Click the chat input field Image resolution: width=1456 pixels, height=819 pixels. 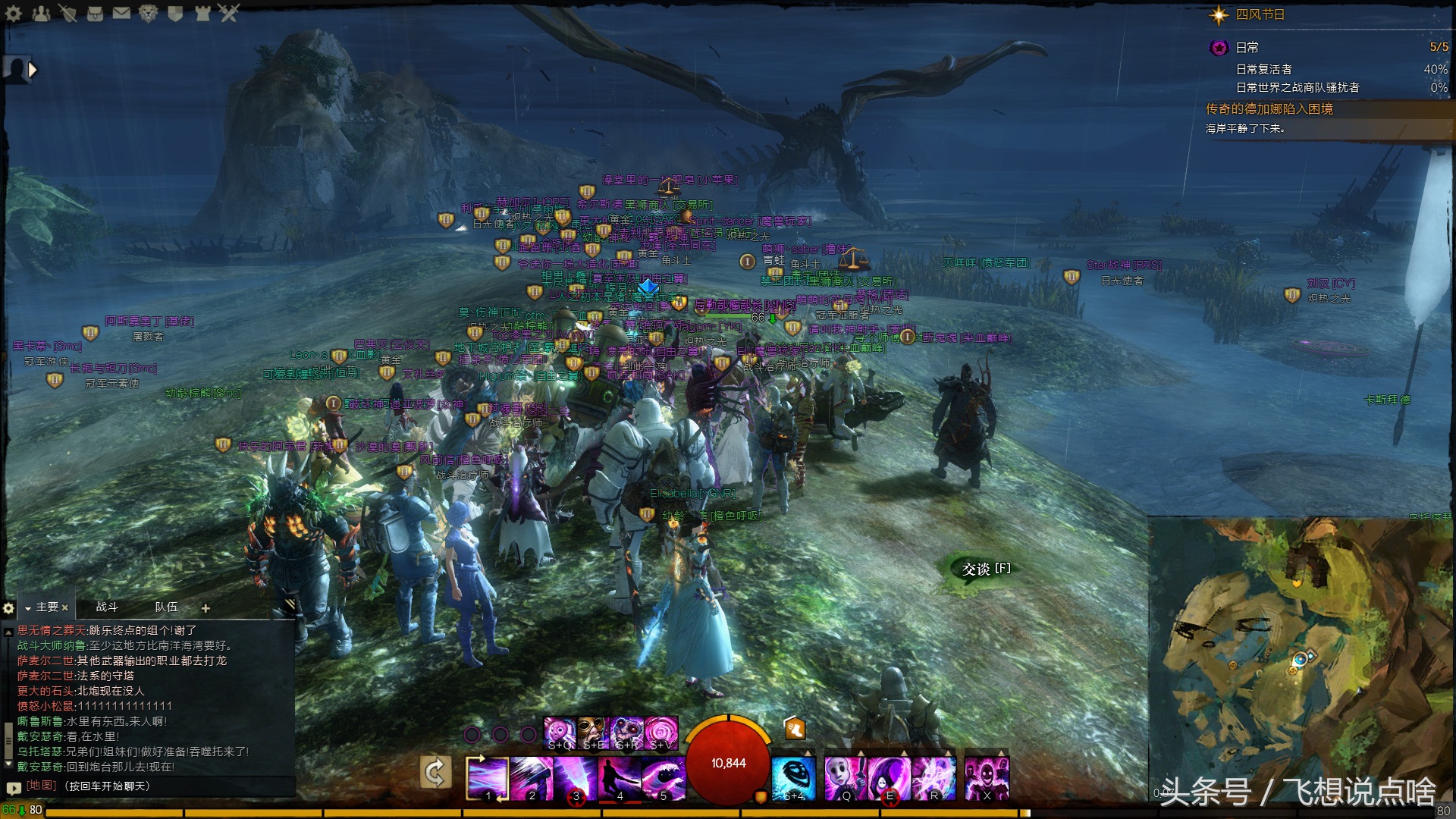point(152,786)
